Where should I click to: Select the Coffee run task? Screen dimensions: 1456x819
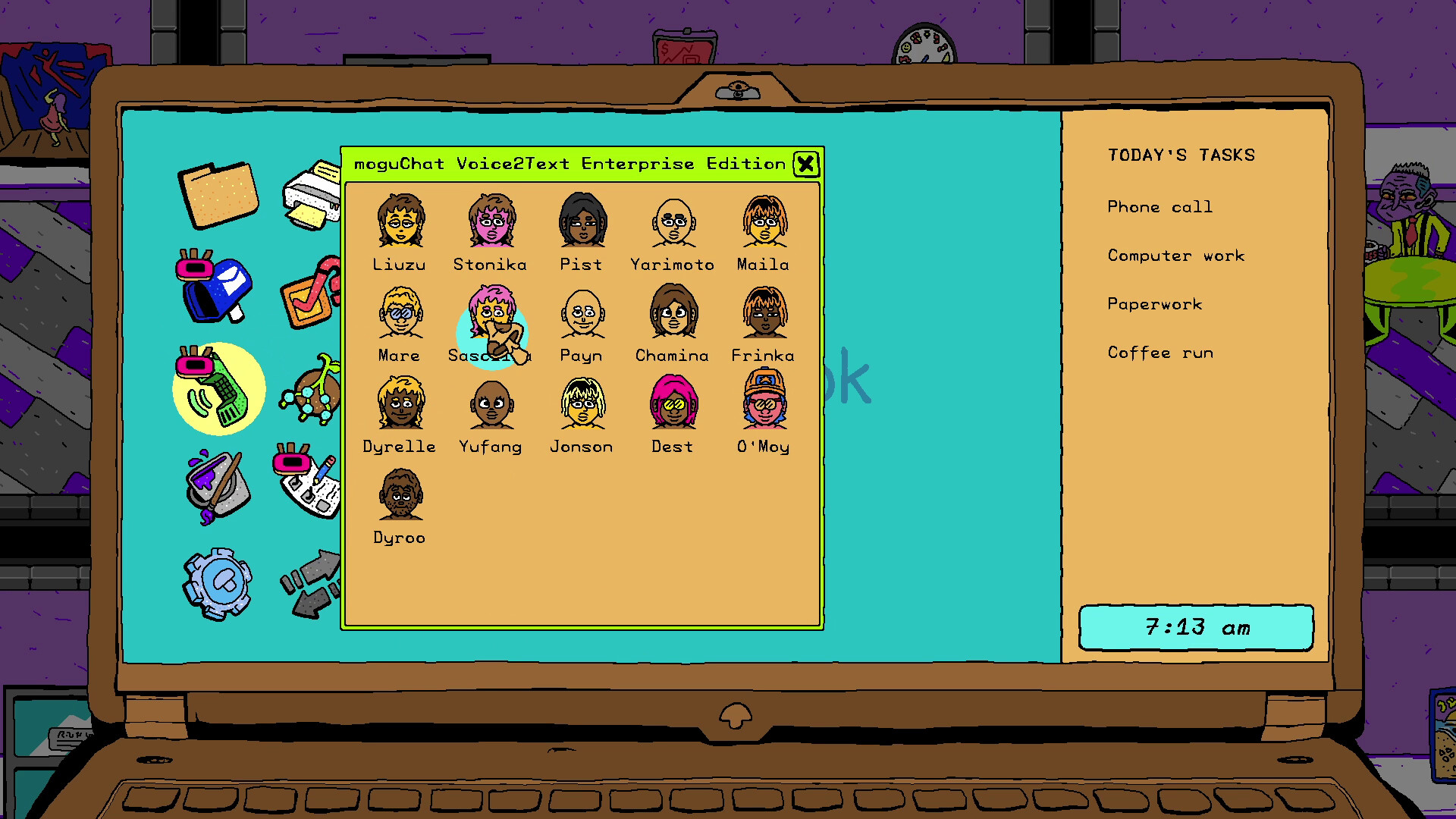coord(1160,353)
